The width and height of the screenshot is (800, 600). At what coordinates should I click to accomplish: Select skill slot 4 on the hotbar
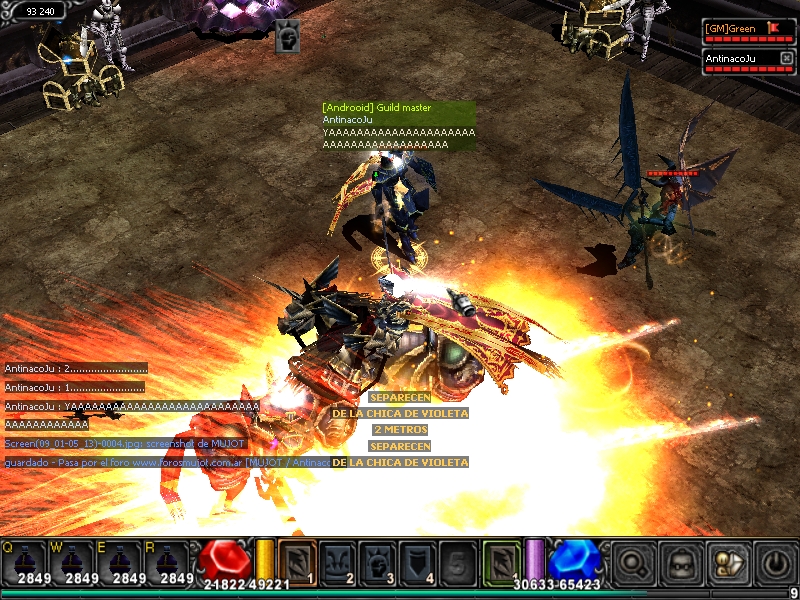point(417,561)
